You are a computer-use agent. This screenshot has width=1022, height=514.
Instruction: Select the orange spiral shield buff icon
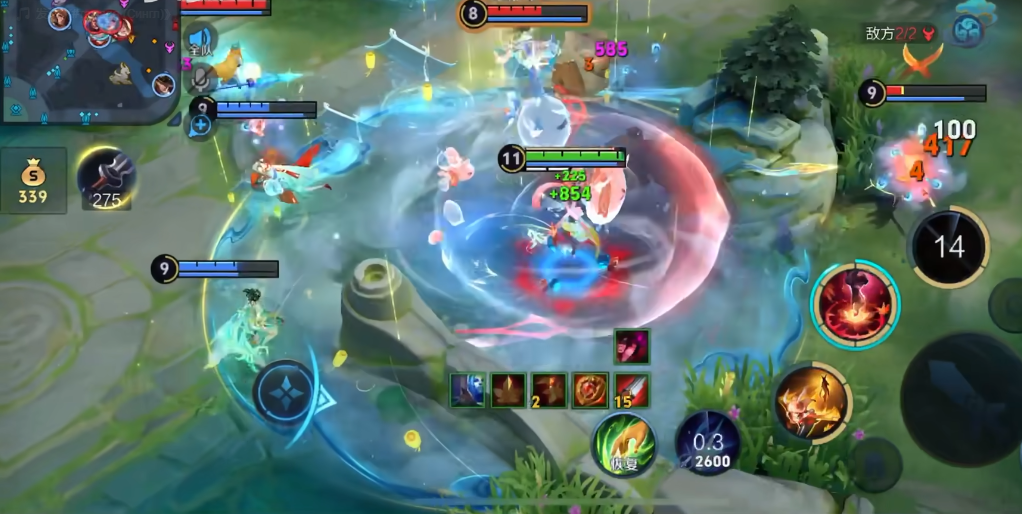click(x=590, y=390)
